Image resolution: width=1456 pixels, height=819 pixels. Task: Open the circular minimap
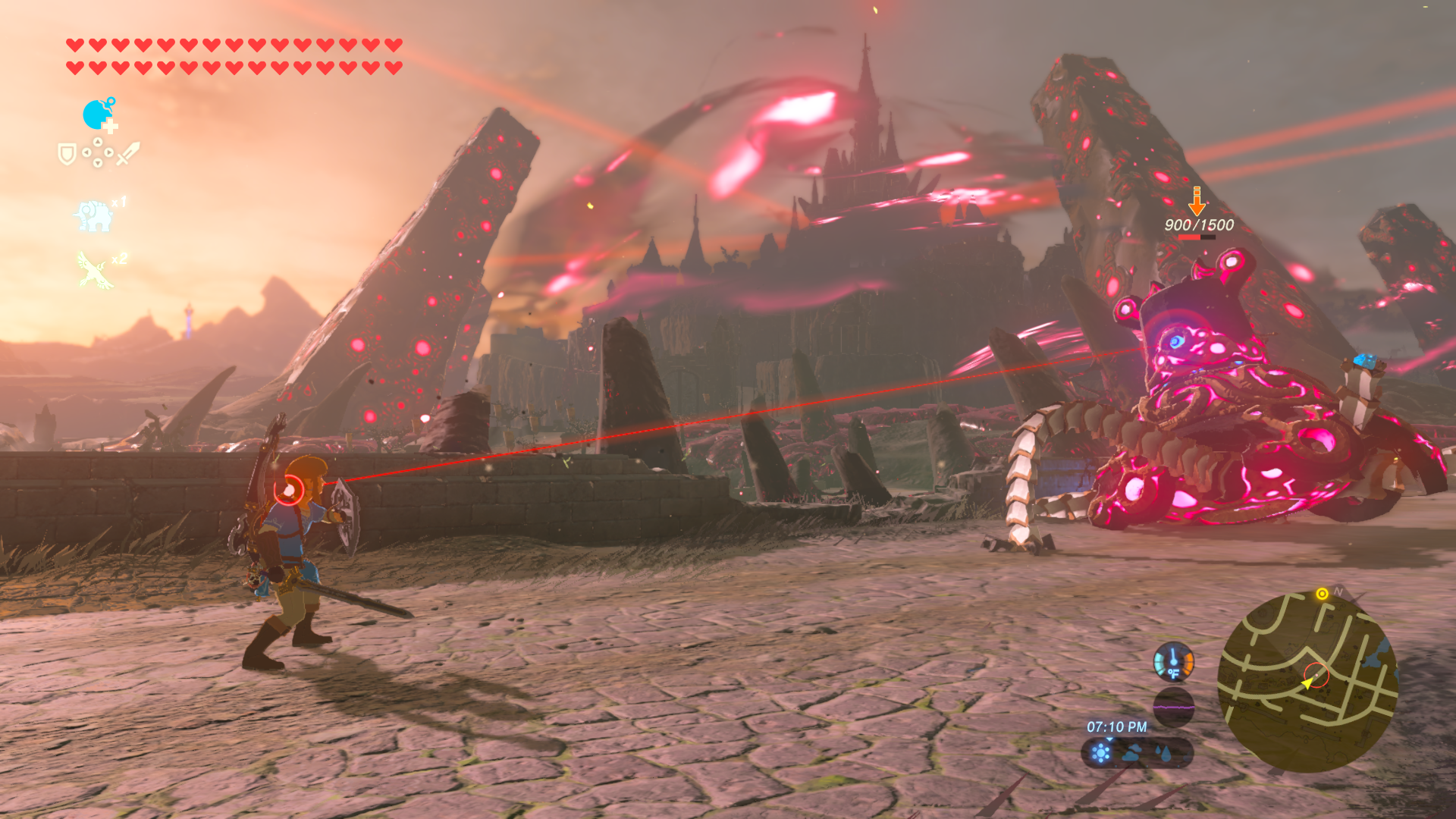tap(1307, 681)
